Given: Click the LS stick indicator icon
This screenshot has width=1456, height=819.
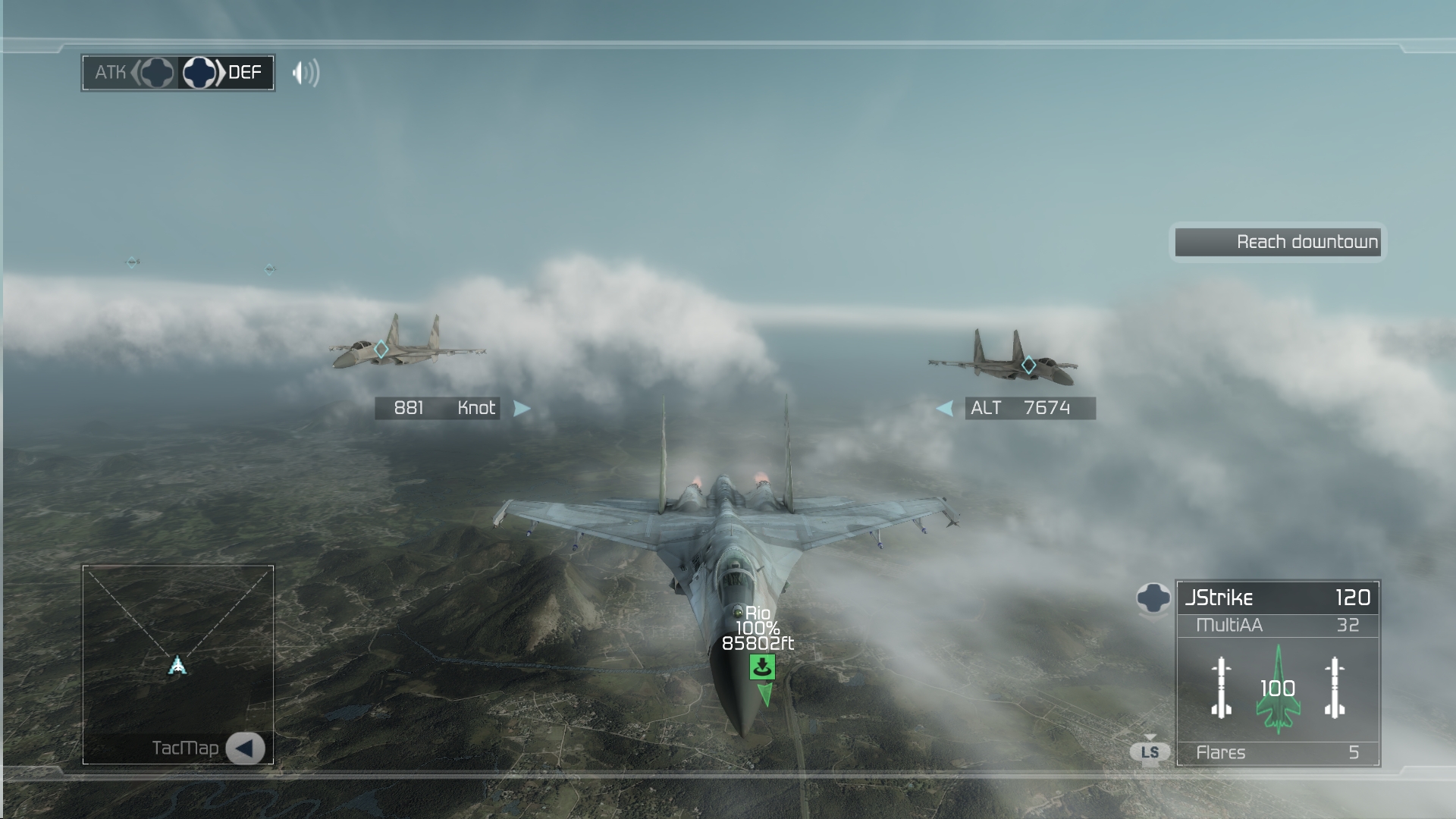Looking at the screenshot, I should tap(1152, 752).
